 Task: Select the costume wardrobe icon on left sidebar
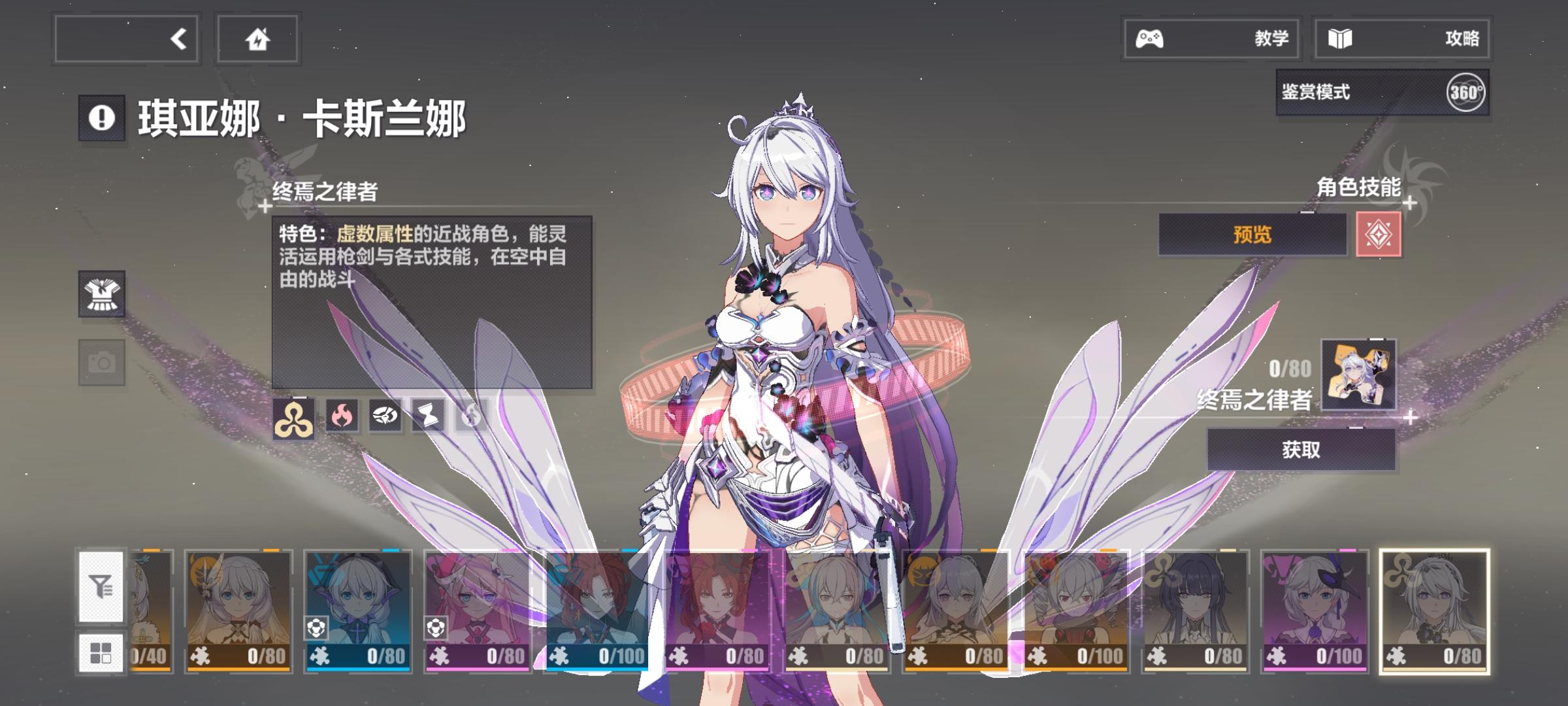click(102, 294)
